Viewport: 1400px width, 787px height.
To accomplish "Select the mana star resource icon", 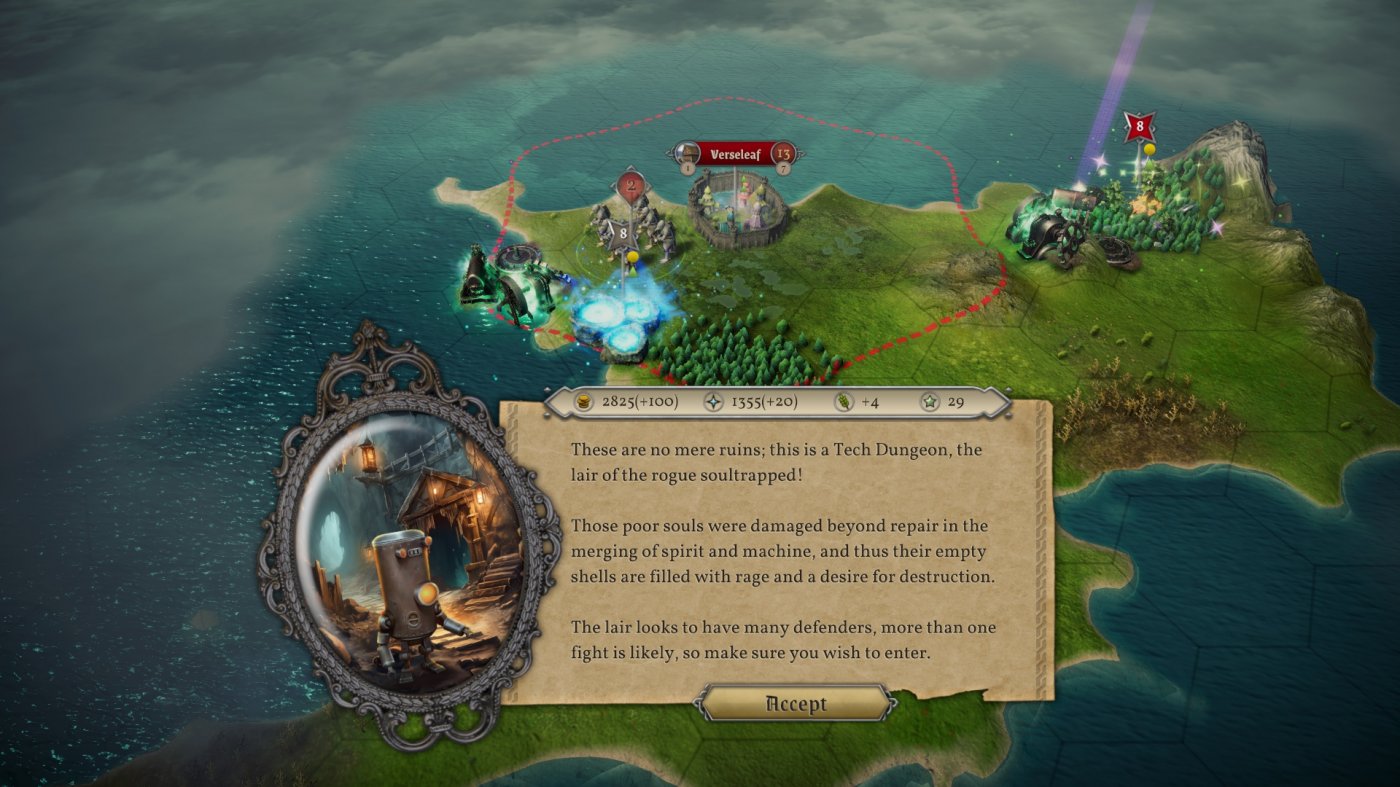I will (715, 399).
